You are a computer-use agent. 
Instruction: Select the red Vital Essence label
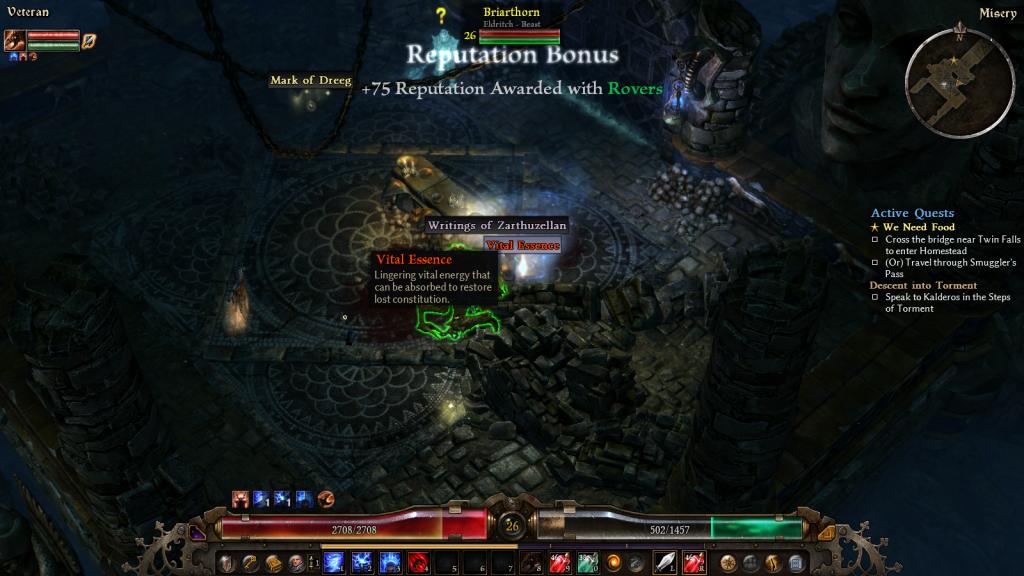[522, 245]
